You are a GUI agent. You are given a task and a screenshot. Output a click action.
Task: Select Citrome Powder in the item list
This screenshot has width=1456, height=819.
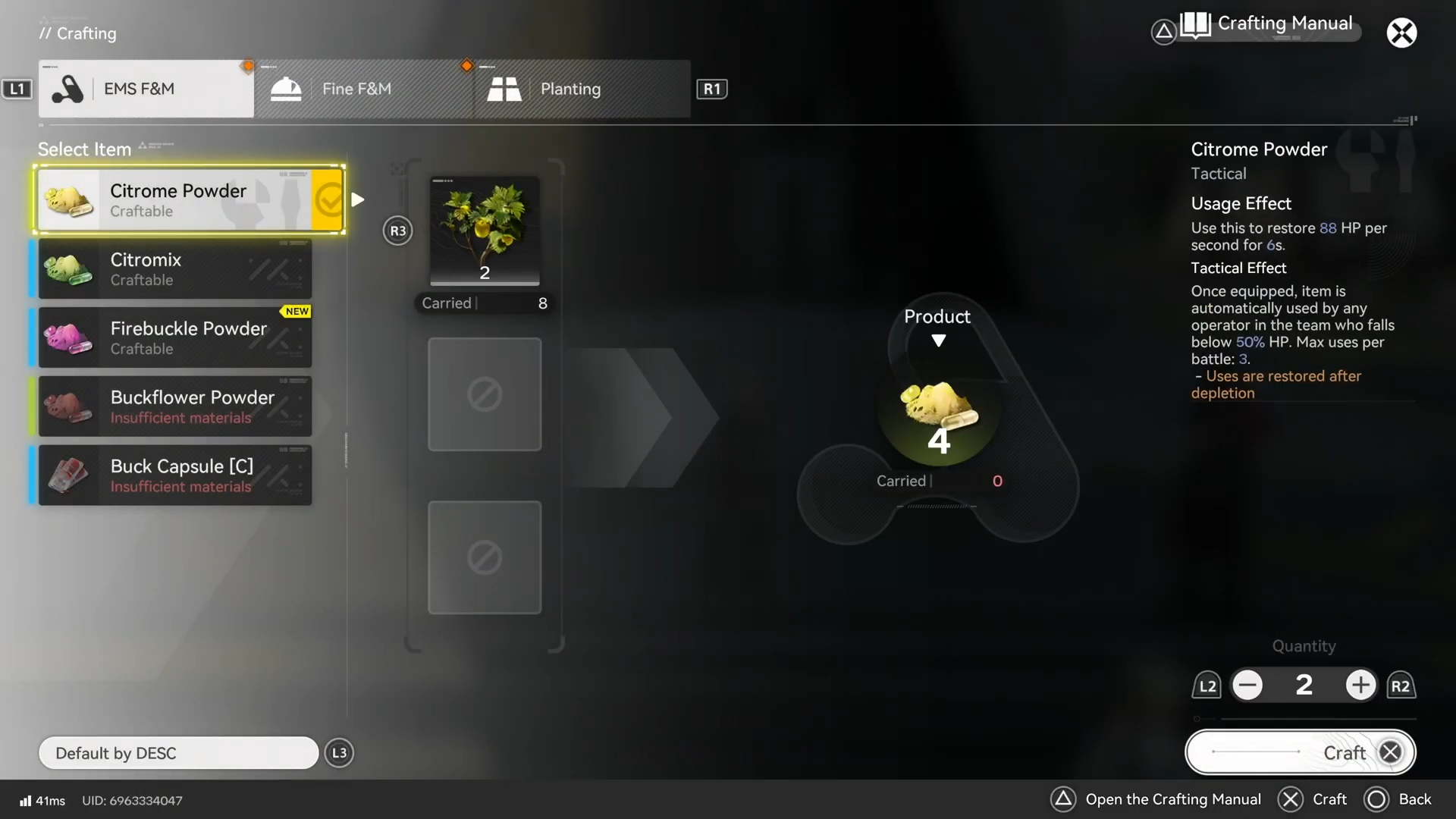(x=190, y=200)
